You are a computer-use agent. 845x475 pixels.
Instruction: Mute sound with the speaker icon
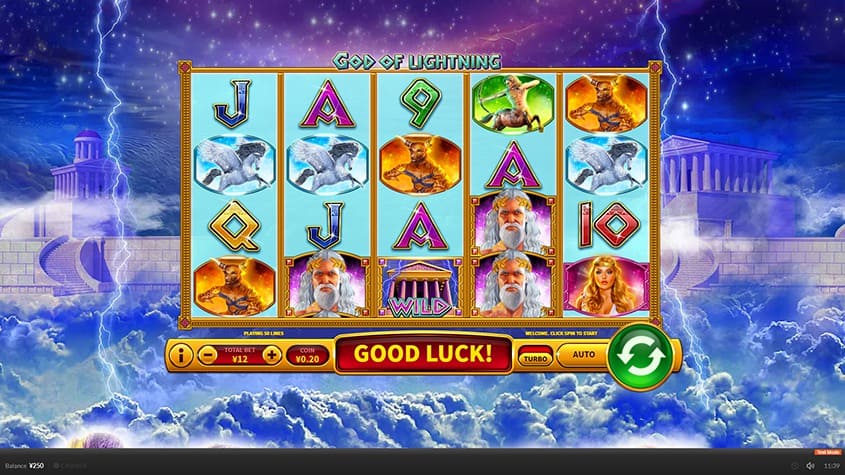click(809, 465)
